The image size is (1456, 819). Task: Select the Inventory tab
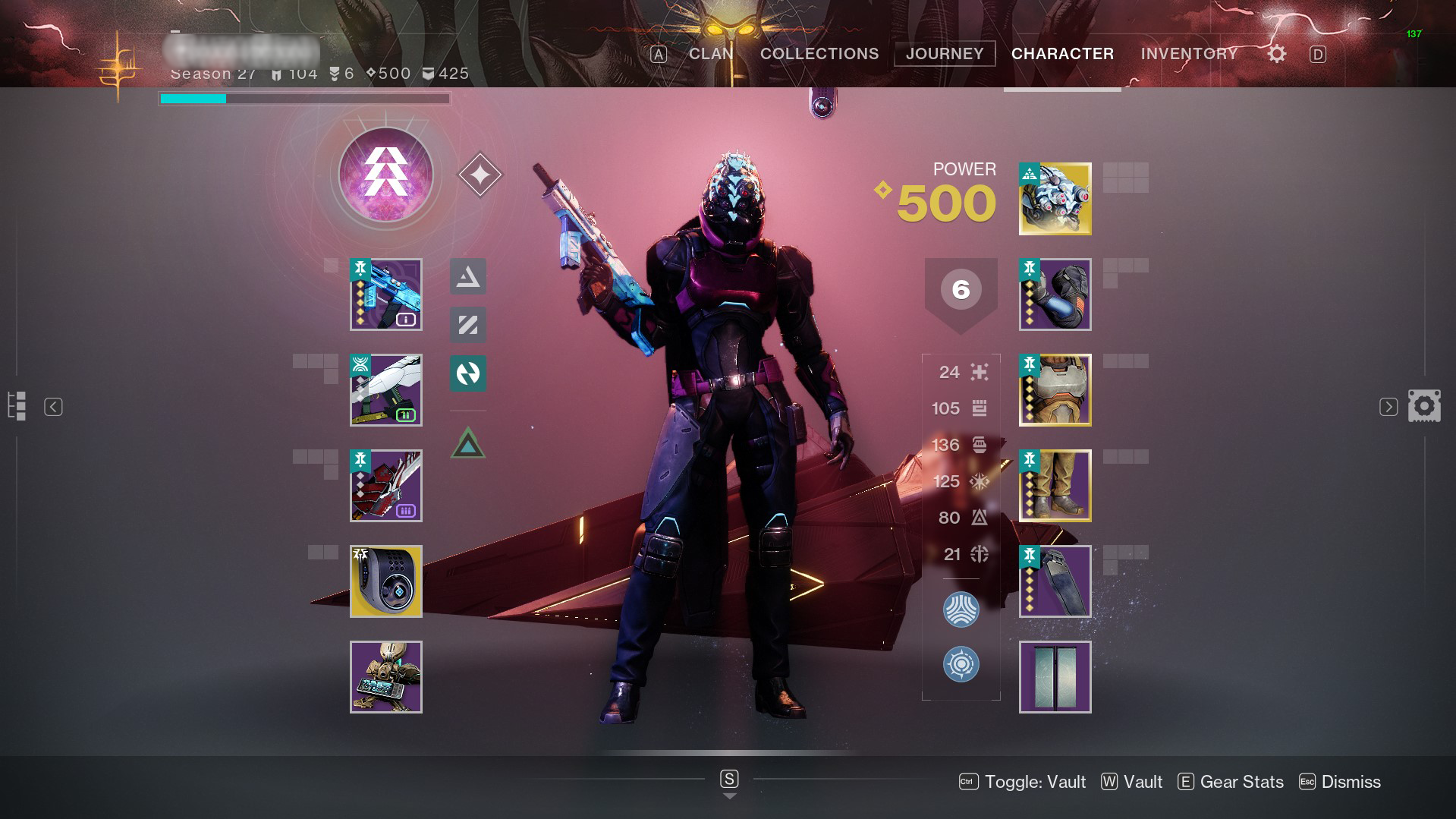(1189, 54)
